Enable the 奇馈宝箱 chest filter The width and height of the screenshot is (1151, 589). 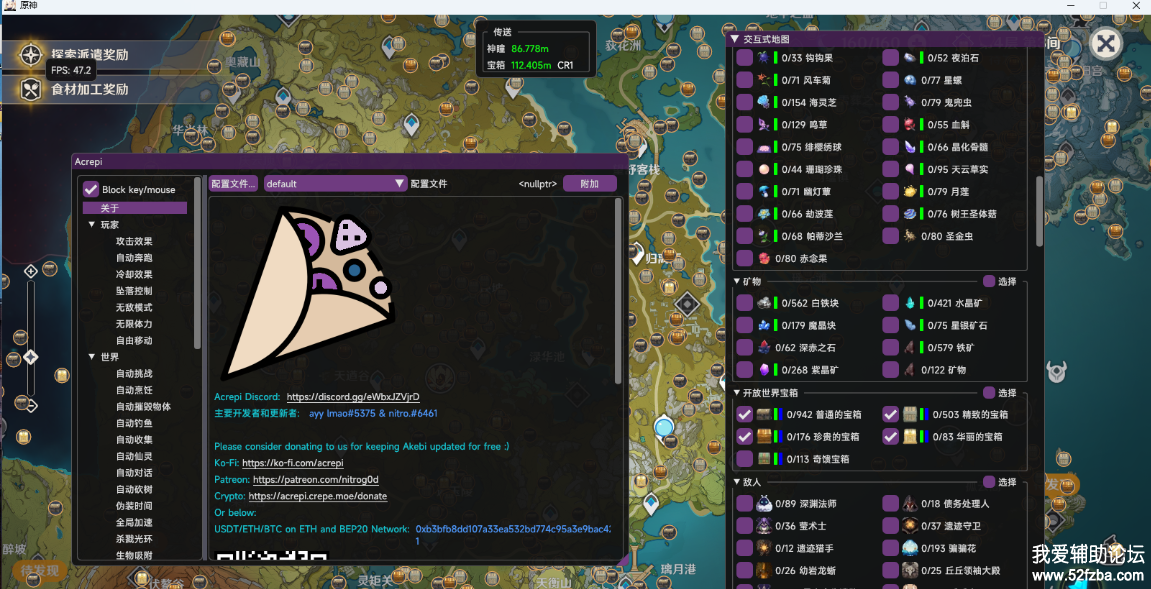pyautogui.click(x=744, y=459)
